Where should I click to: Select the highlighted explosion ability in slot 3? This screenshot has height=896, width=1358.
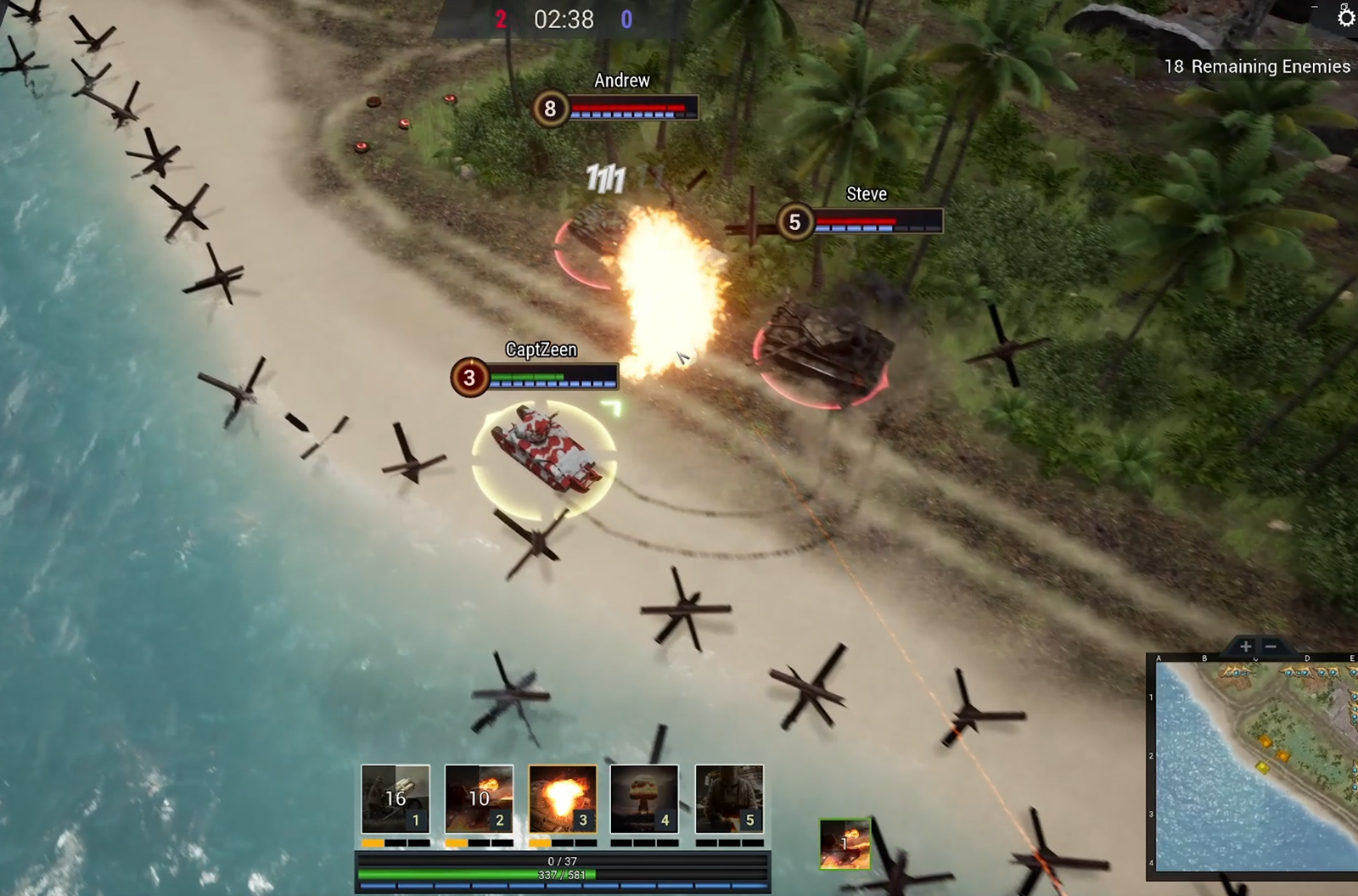562,799
